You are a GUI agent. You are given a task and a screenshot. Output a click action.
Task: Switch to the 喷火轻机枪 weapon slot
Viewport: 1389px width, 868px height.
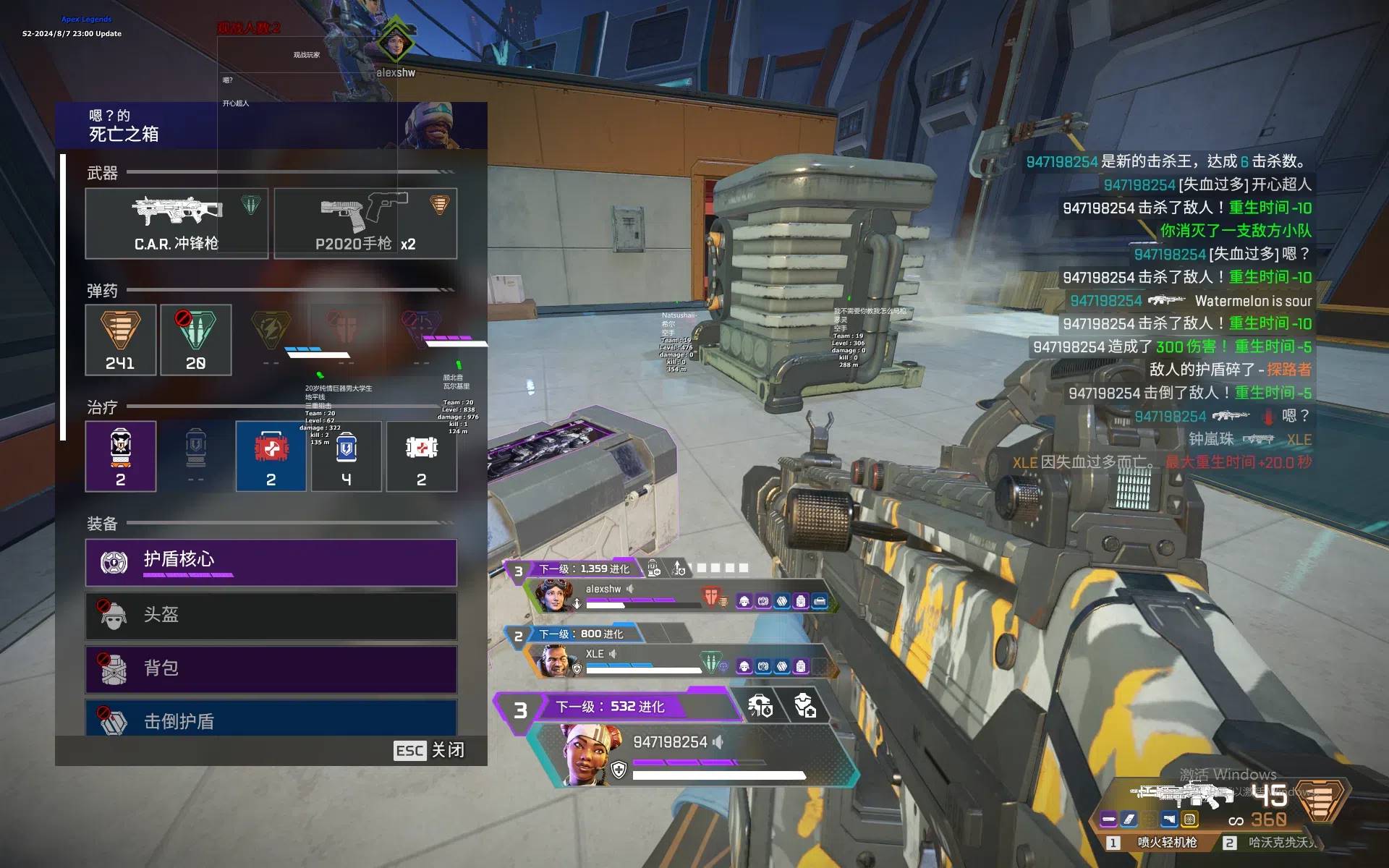coord(1158,842)
